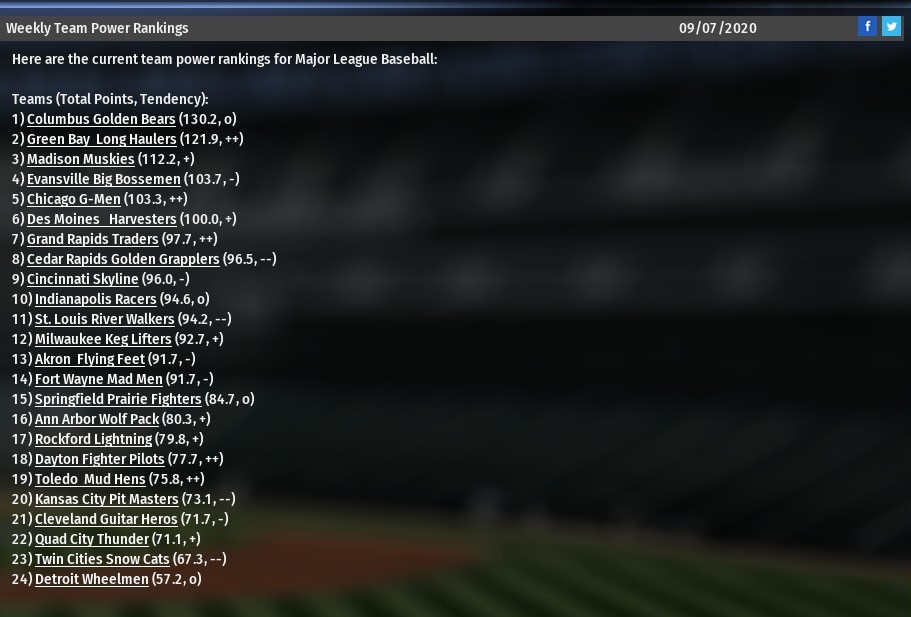Viewport: 911px width, 617px height.
Task: Choose the Indianapolis Racers link
Action: point(95,299)
